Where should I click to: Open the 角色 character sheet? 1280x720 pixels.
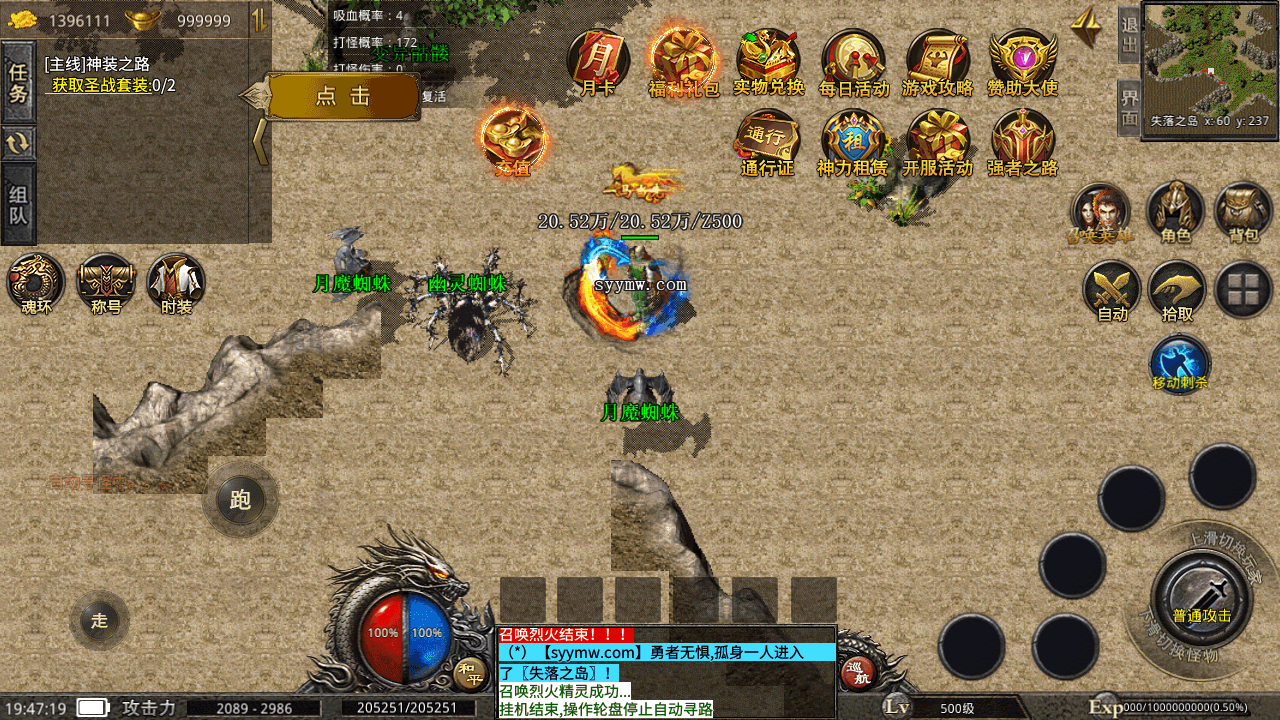1175,211
